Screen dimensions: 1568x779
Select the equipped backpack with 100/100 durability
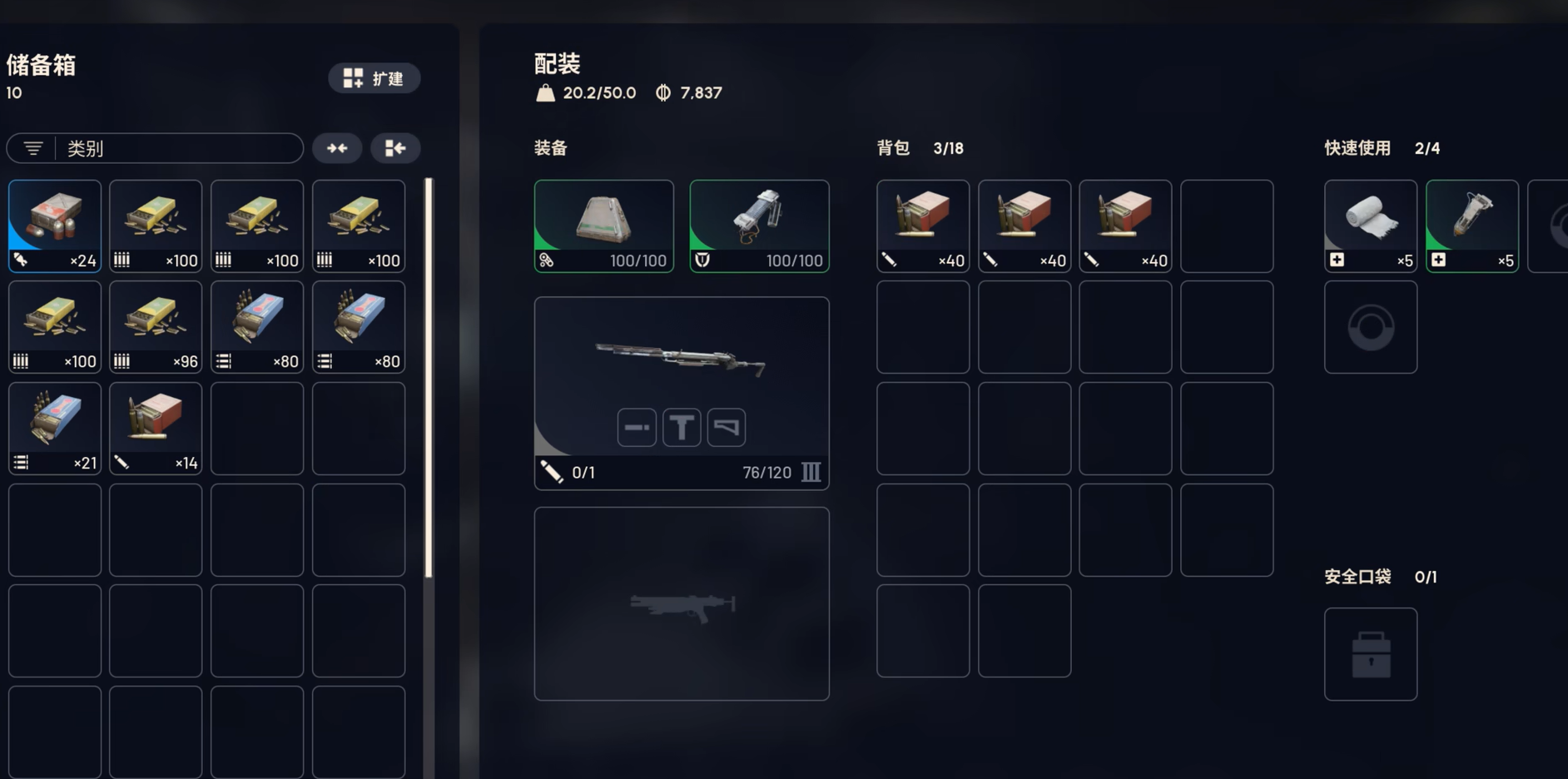[603, 225]
